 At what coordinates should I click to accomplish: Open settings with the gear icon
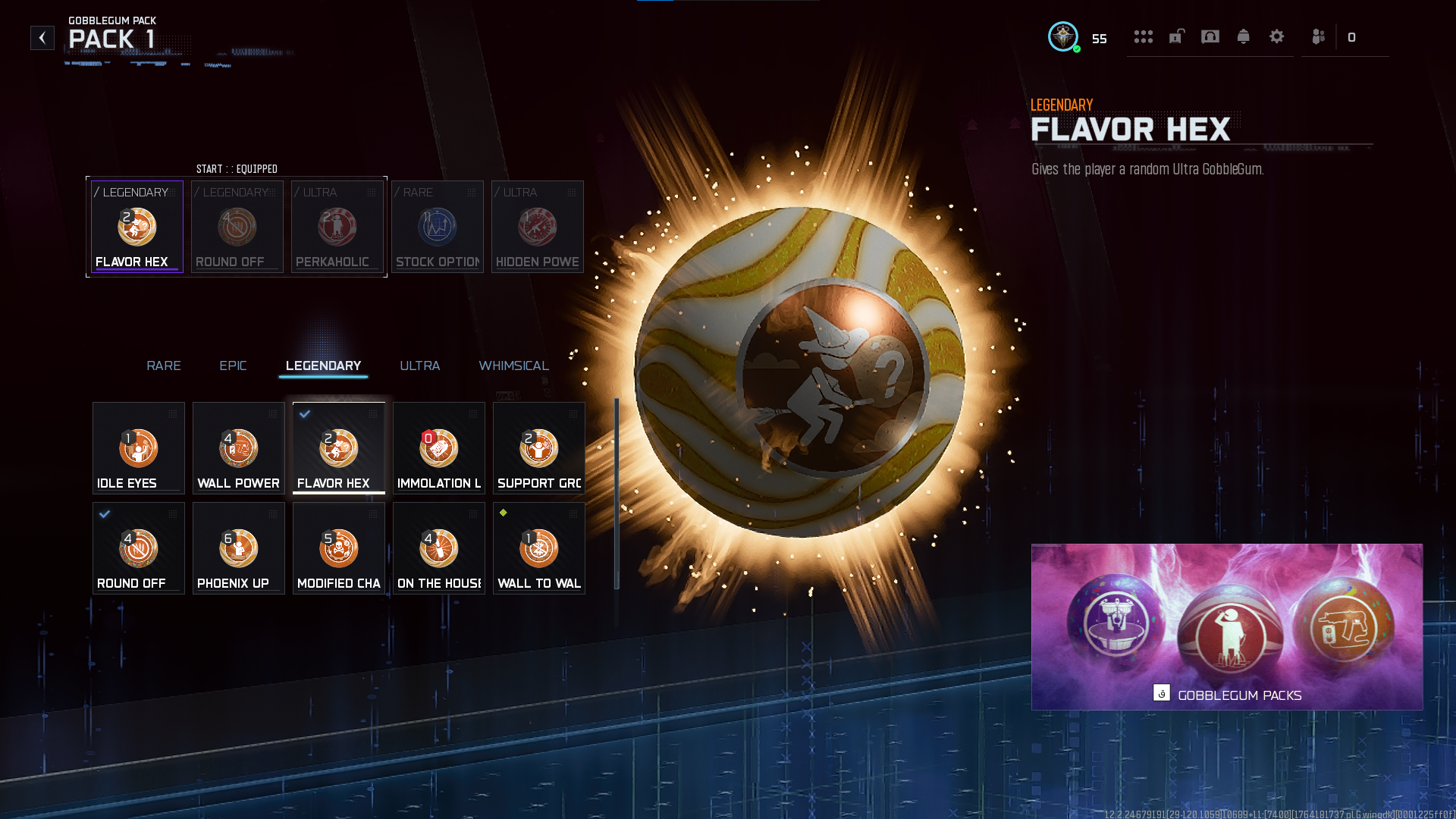click(x=1277, y=36)
